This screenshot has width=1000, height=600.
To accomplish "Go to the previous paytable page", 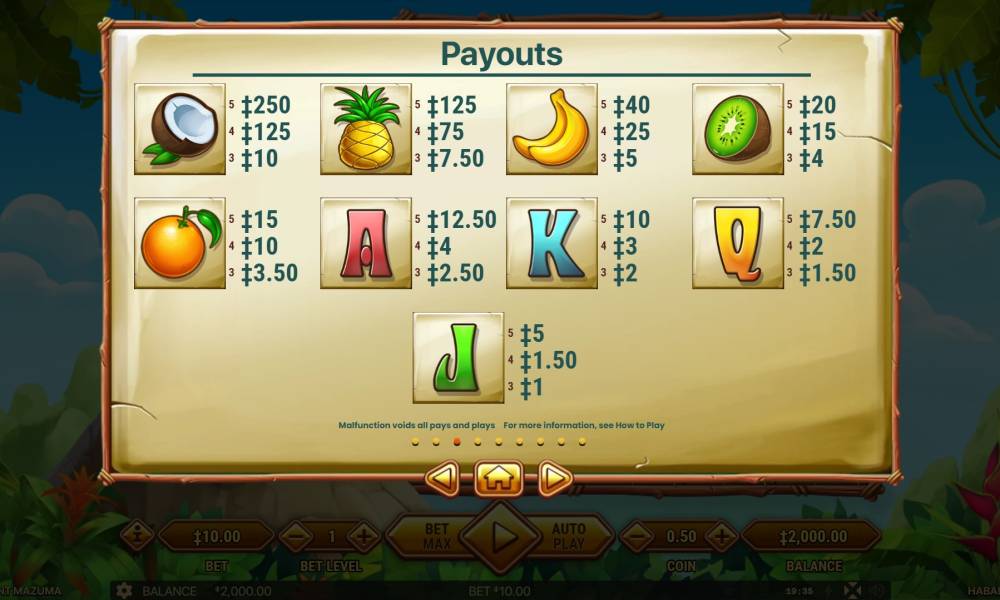I will click(x=442, y=478).
